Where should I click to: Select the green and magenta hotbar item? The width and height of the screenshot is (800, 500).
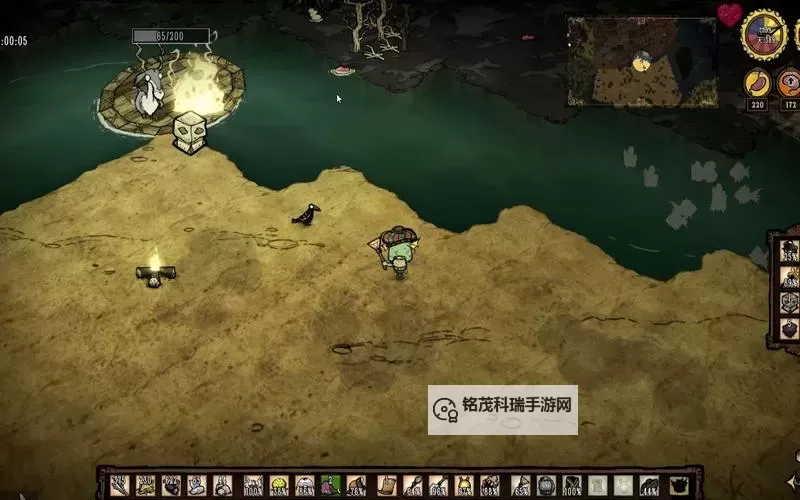pyautogui.click(x=329, y=486)
